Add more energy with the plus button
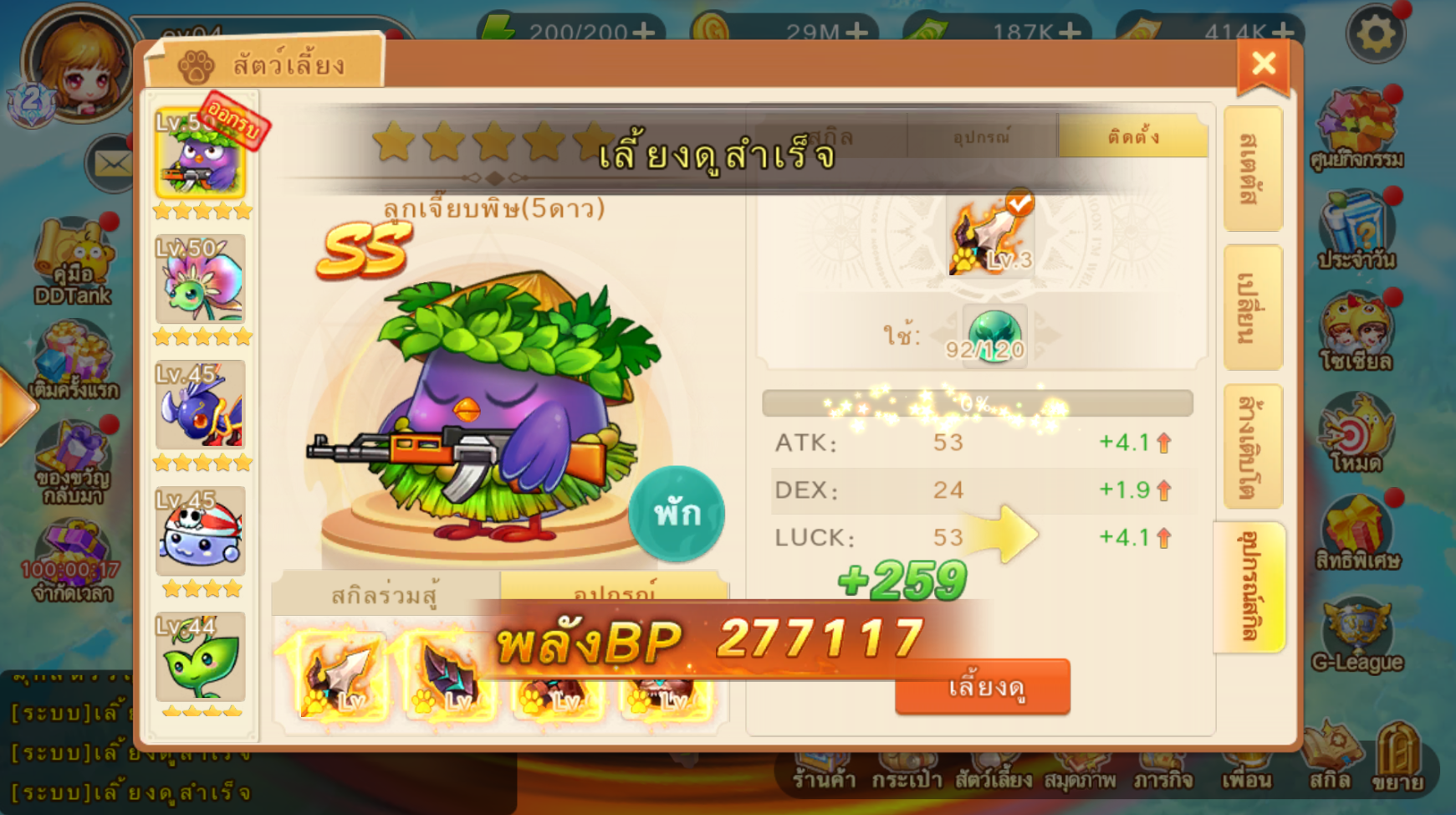This screenshot has width=1456, height=815. coord(644,32)
